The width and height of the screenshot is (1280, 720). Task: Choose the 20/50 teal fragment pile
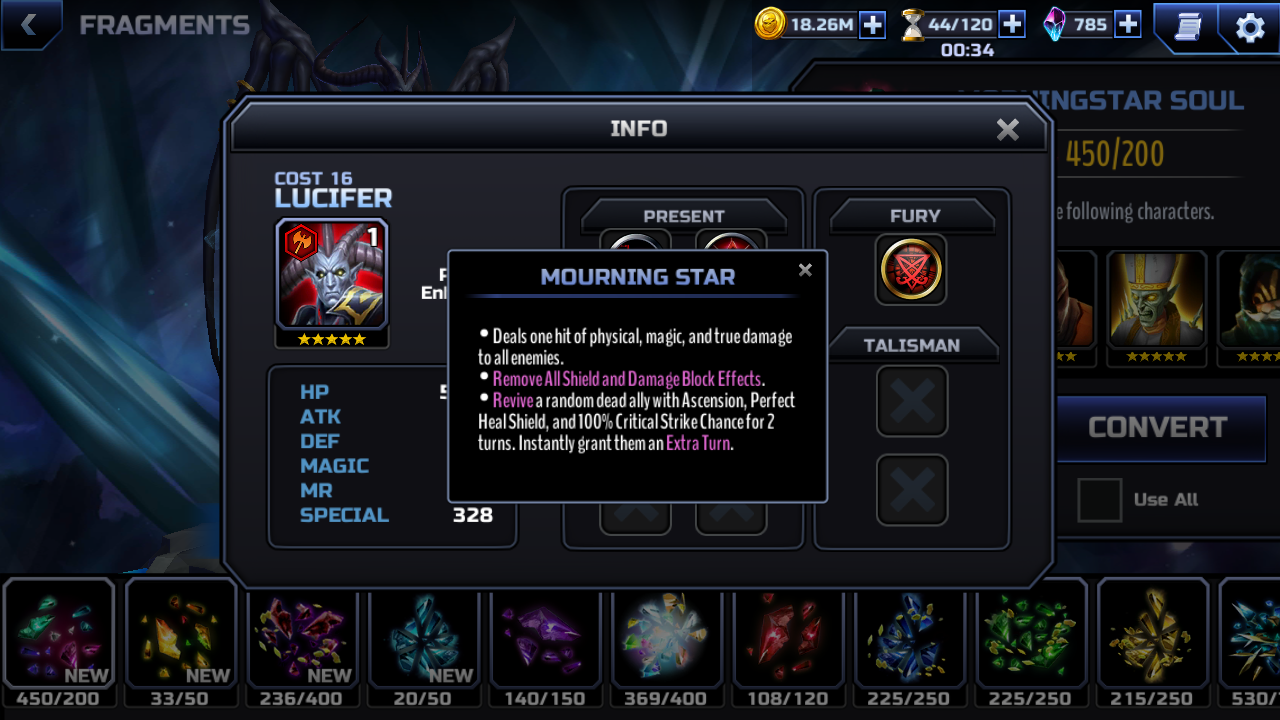coord(424,634)
